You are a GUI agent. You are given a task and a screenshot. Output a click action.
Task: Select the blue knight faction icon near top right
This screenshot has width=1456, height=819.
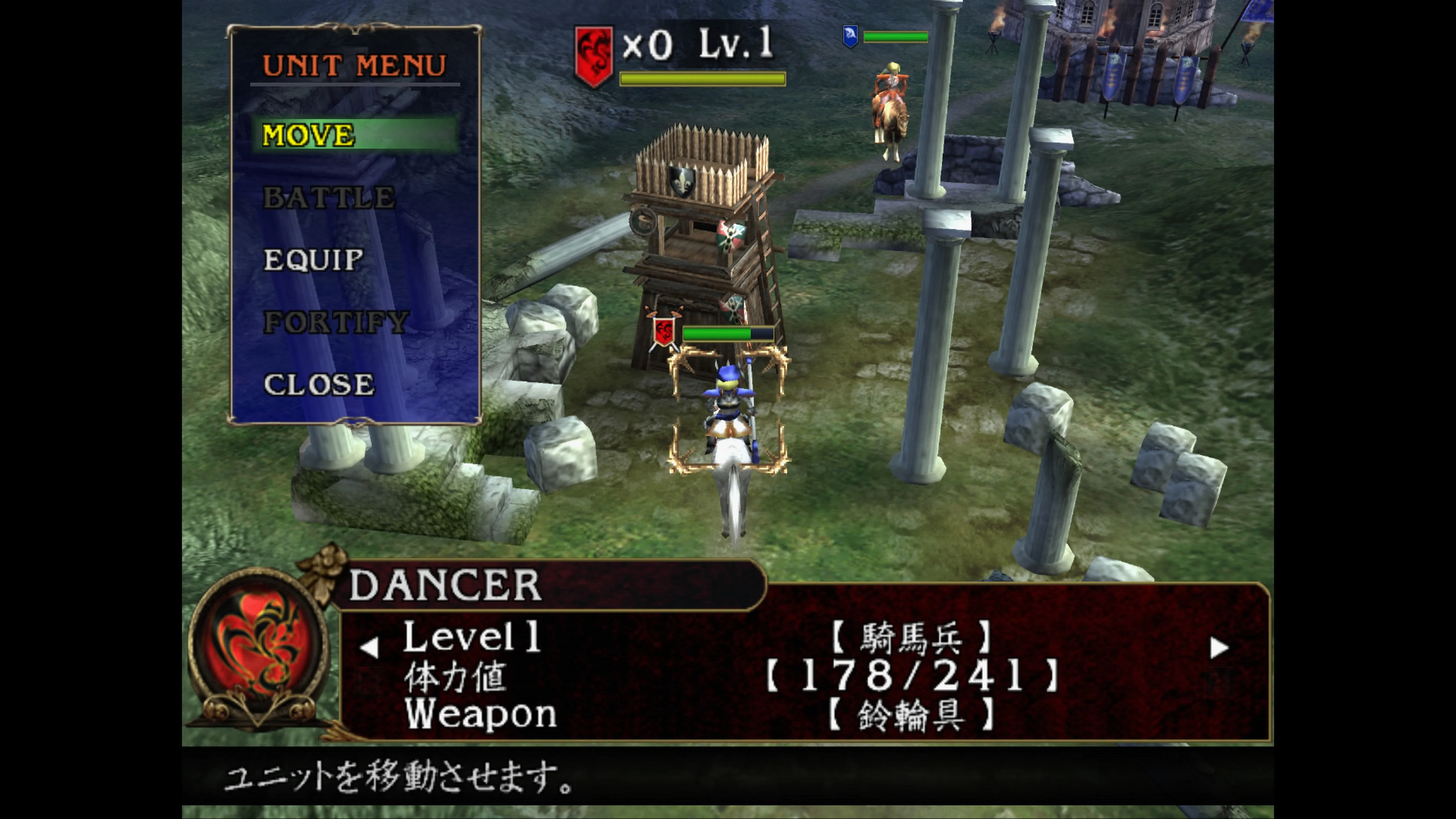[x=850, y=36]
